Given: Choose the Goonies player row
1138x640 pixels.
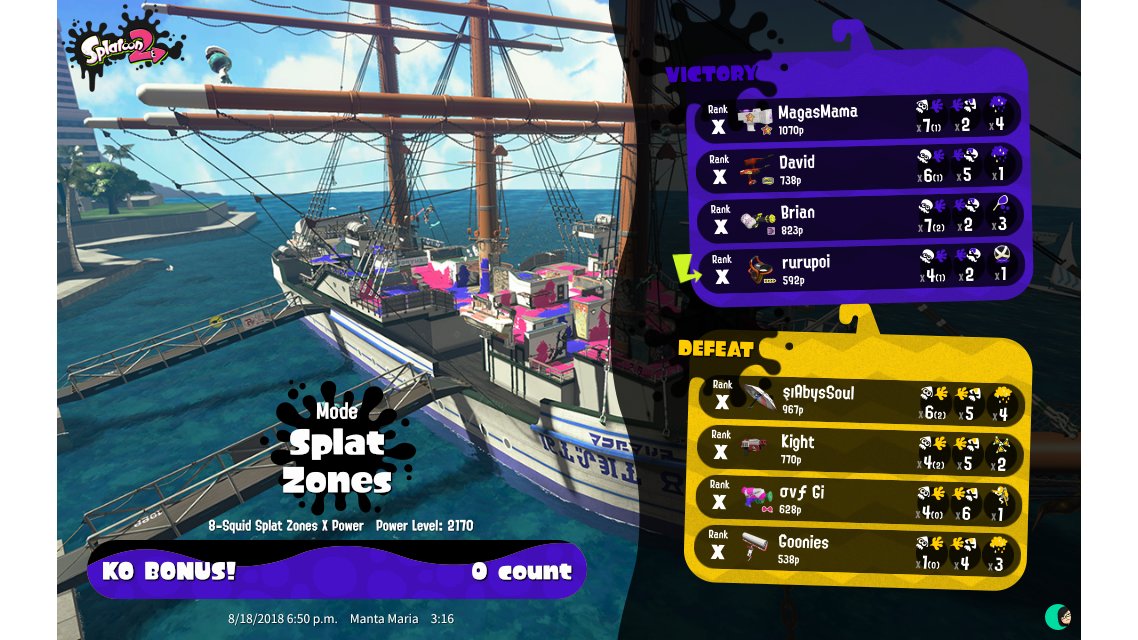Looking at the screenshot, I should [x=858, y=549].
